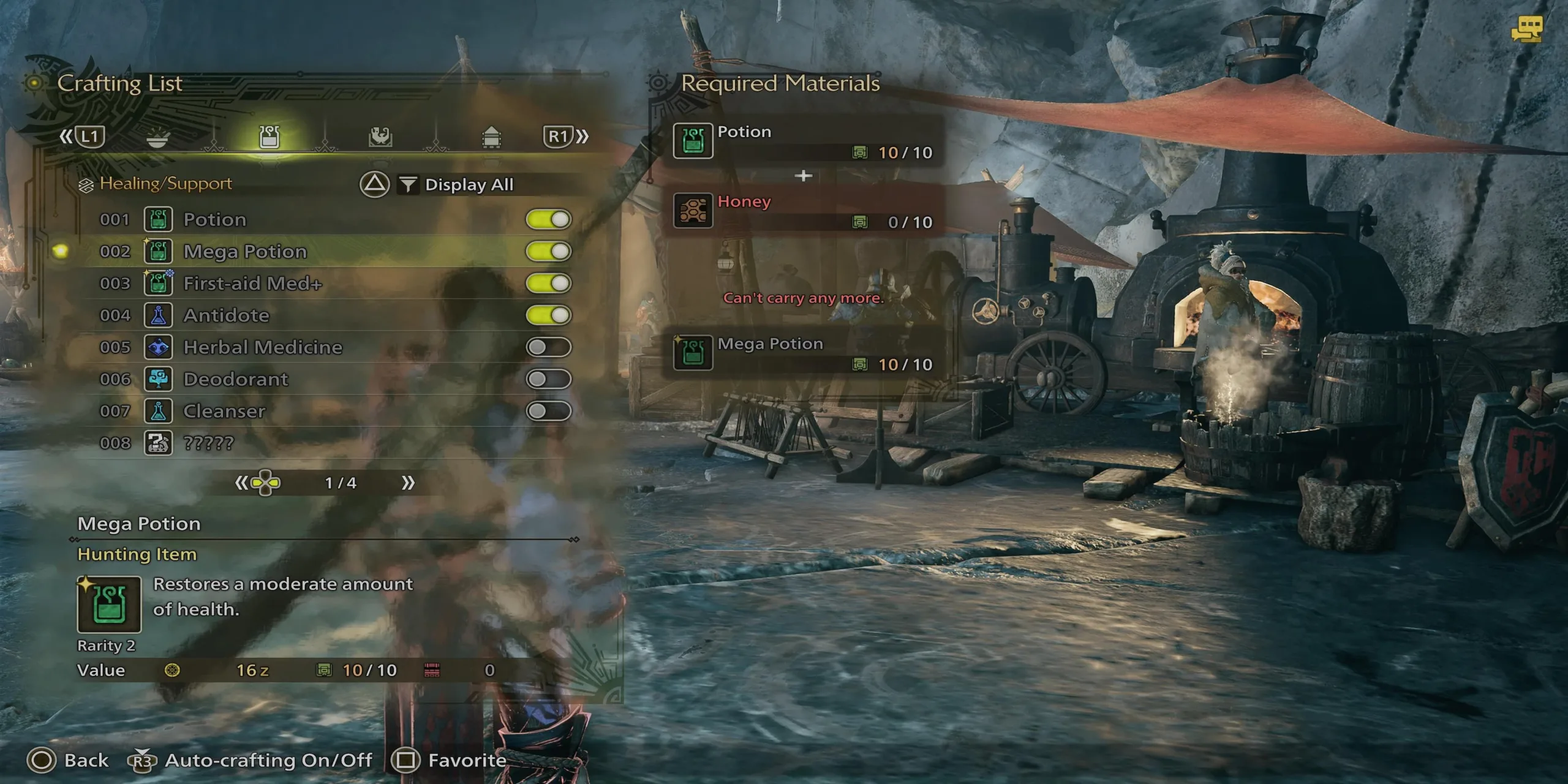The image size is (1568, 784).
Task: Select the Antidote flask icon
Action: pos(159,315)
